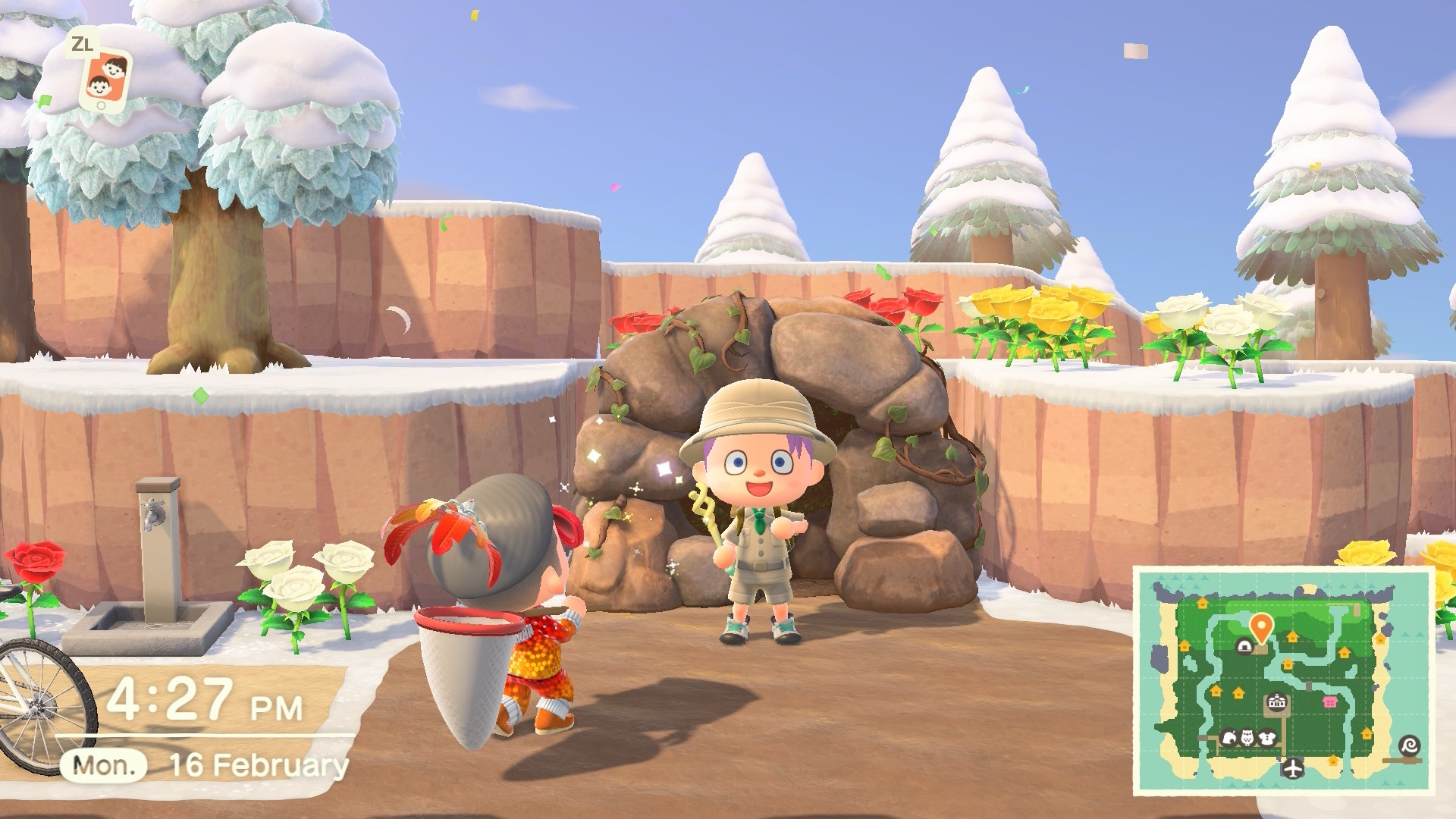Image resolution: width=1456 pixels, height=819 pixels.
Task: Select the Resident Services building marker
Action: pyautogui.click(x=1277, y=703)
